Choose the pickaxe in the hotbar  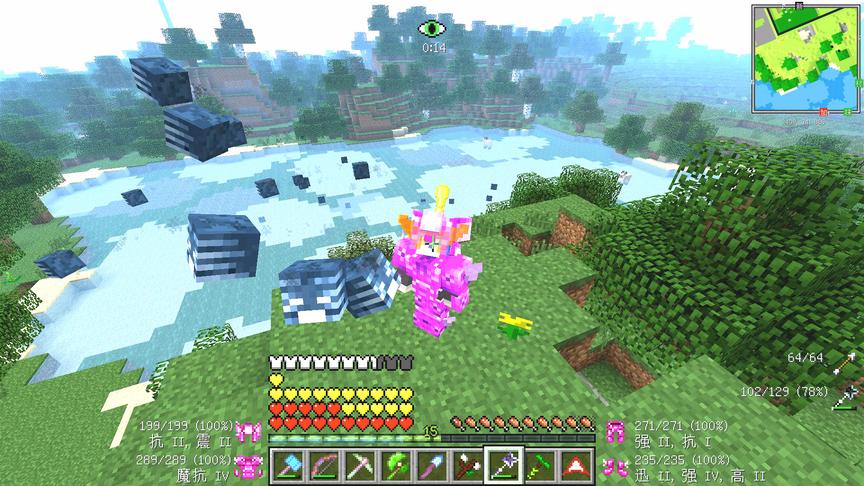pyautogui.click(x=359, y=465)
